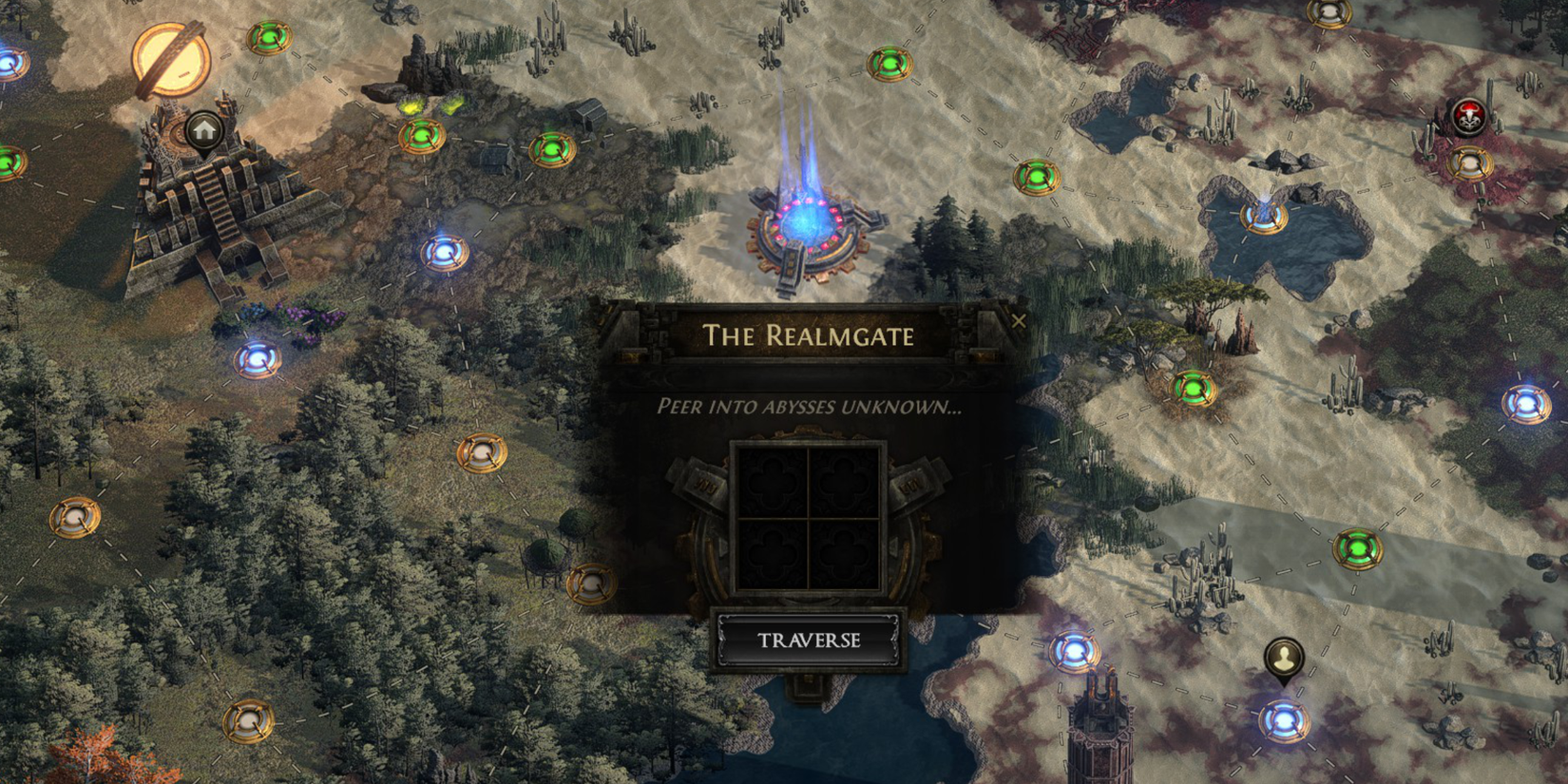Click the 'Peer into abysses unknown' flavor text

click(809, 409)
